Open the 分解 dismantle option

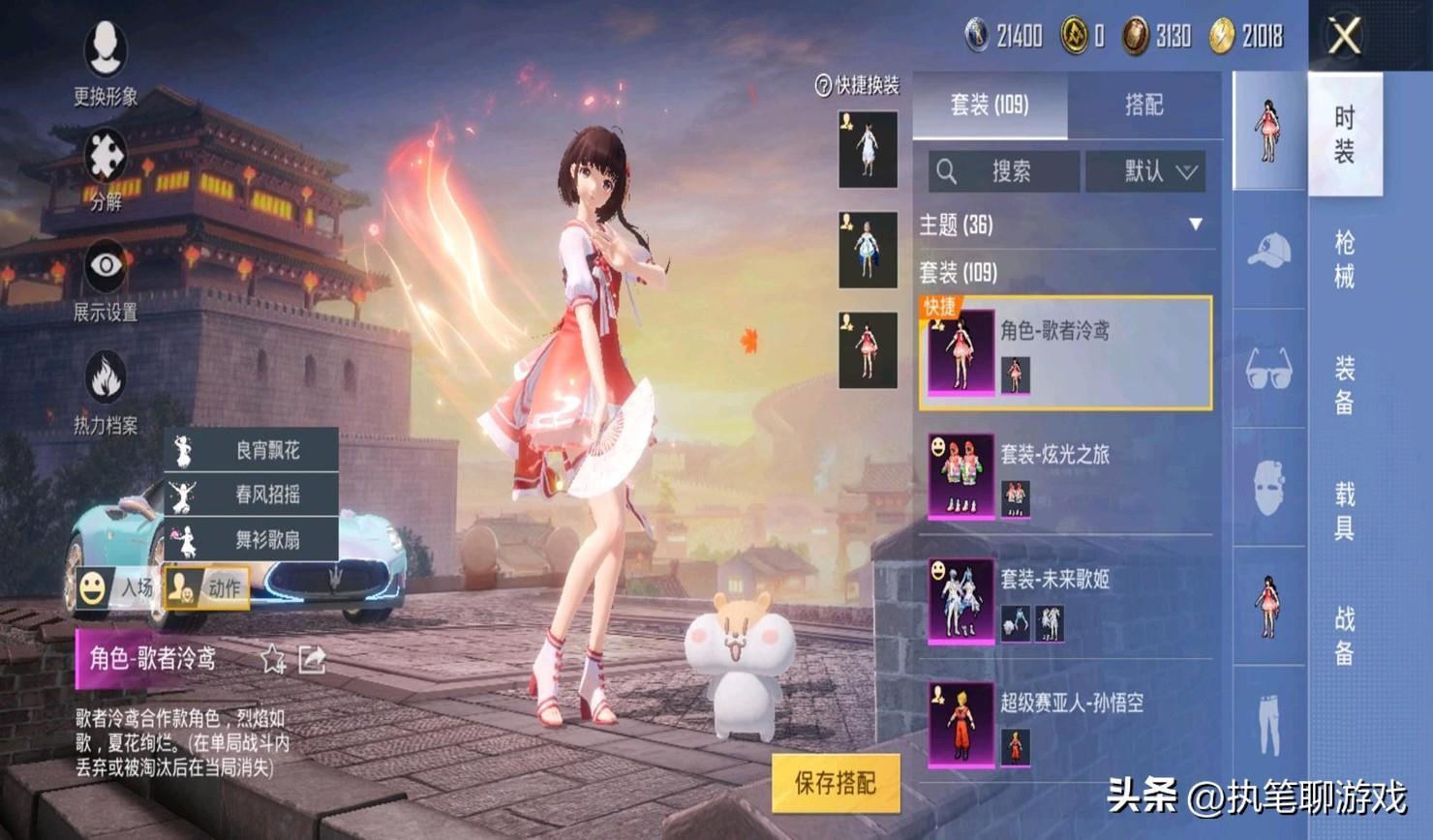(106, 169)
